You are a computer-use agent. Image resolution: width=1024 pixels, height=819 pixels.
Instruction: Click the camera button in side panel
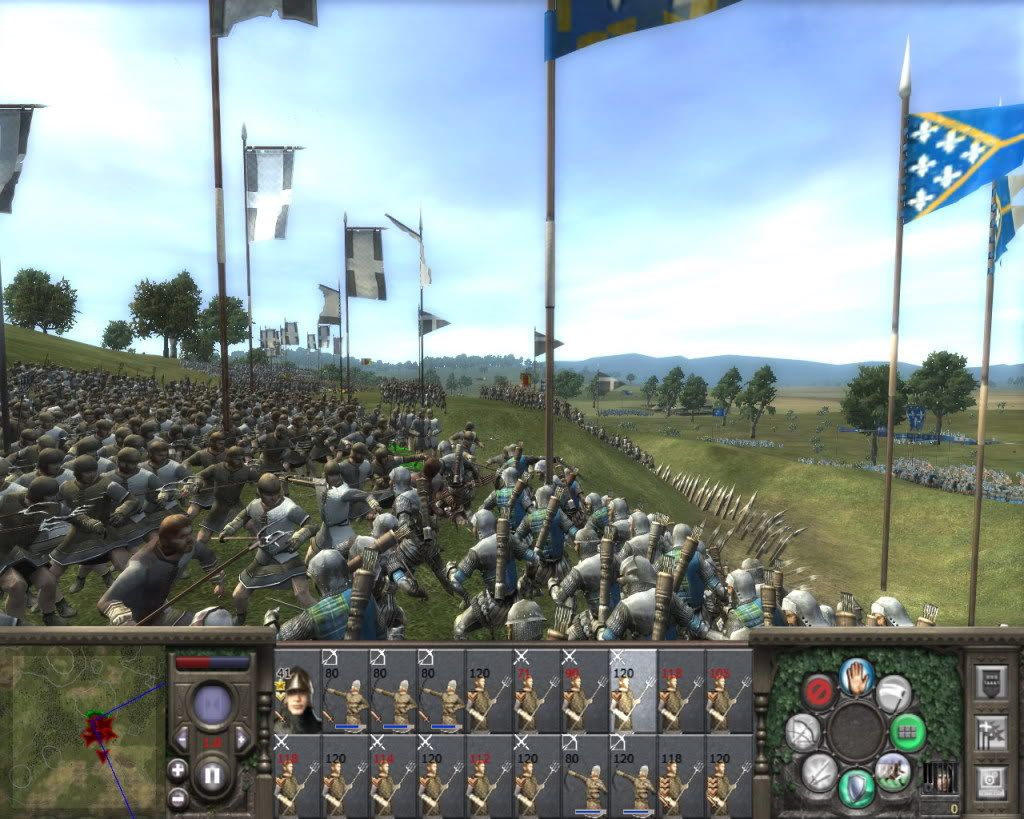pos(991,780)
